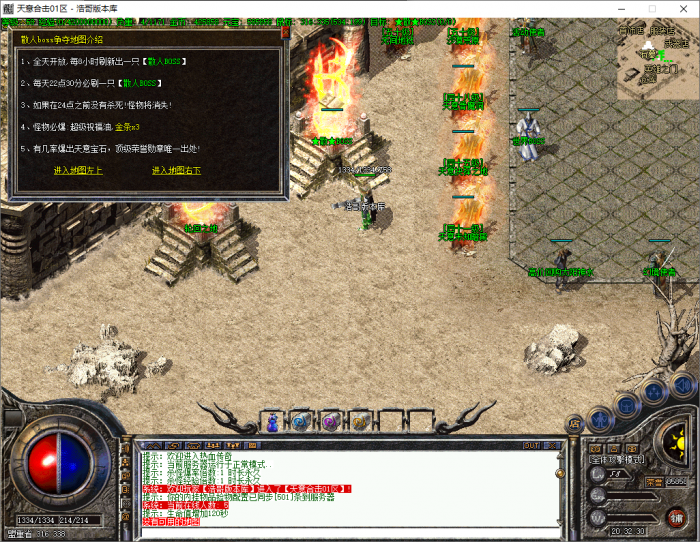Screen dimensions: 700x542
Task: Open the minimap in the corner
Action: pyautogui.click(x=657, y=62)
